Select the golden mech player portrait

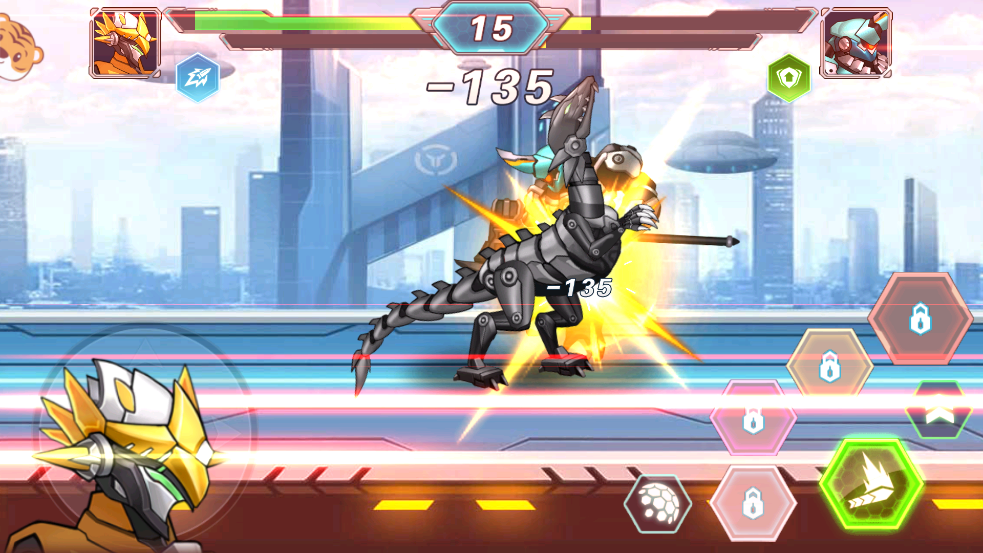pos(125,42)
